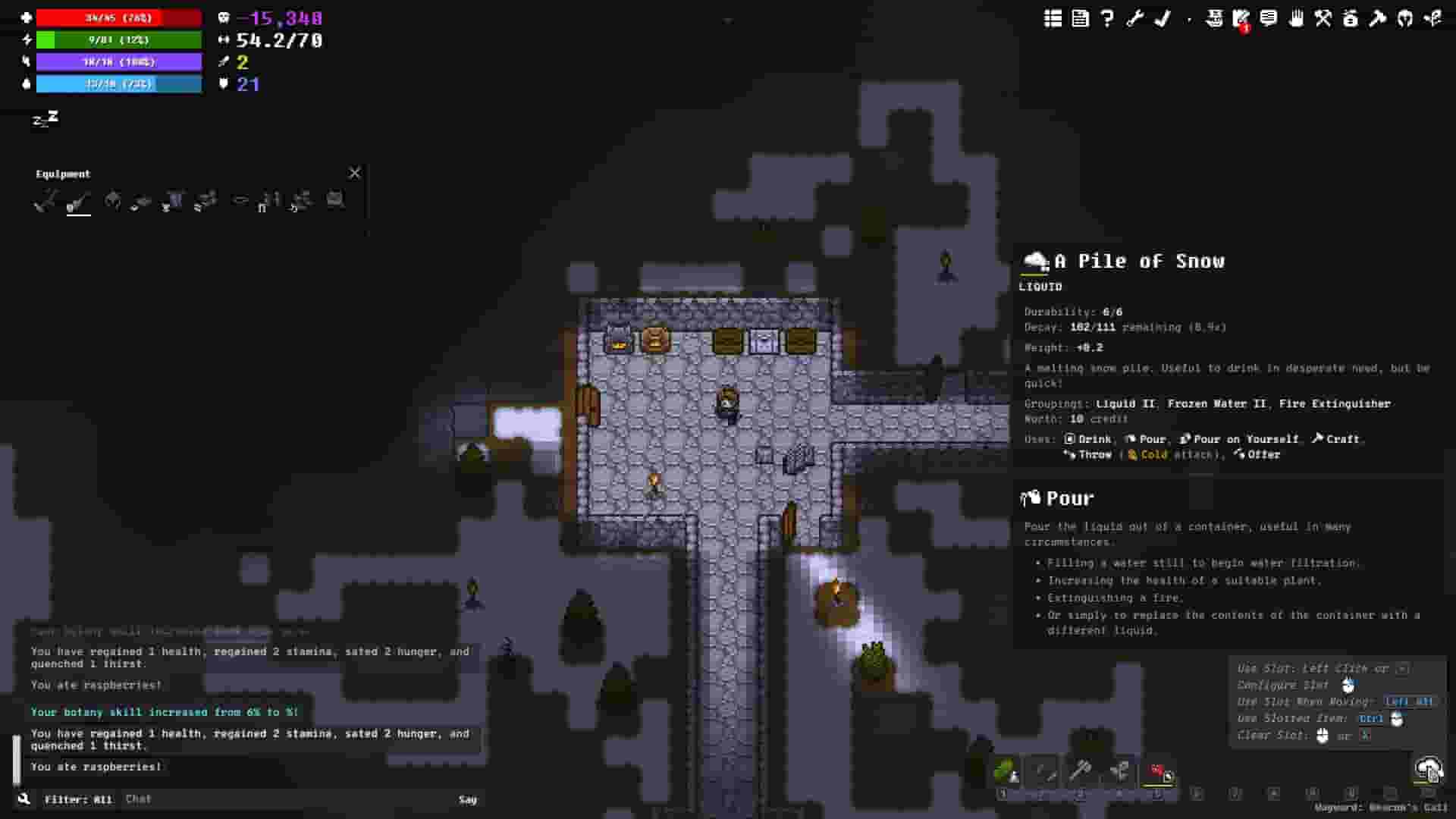Image resolution: width=1456 pixels, height=819 pixels.
Task: Click the help question mark icon
Action: click(x=1106, y=20)
